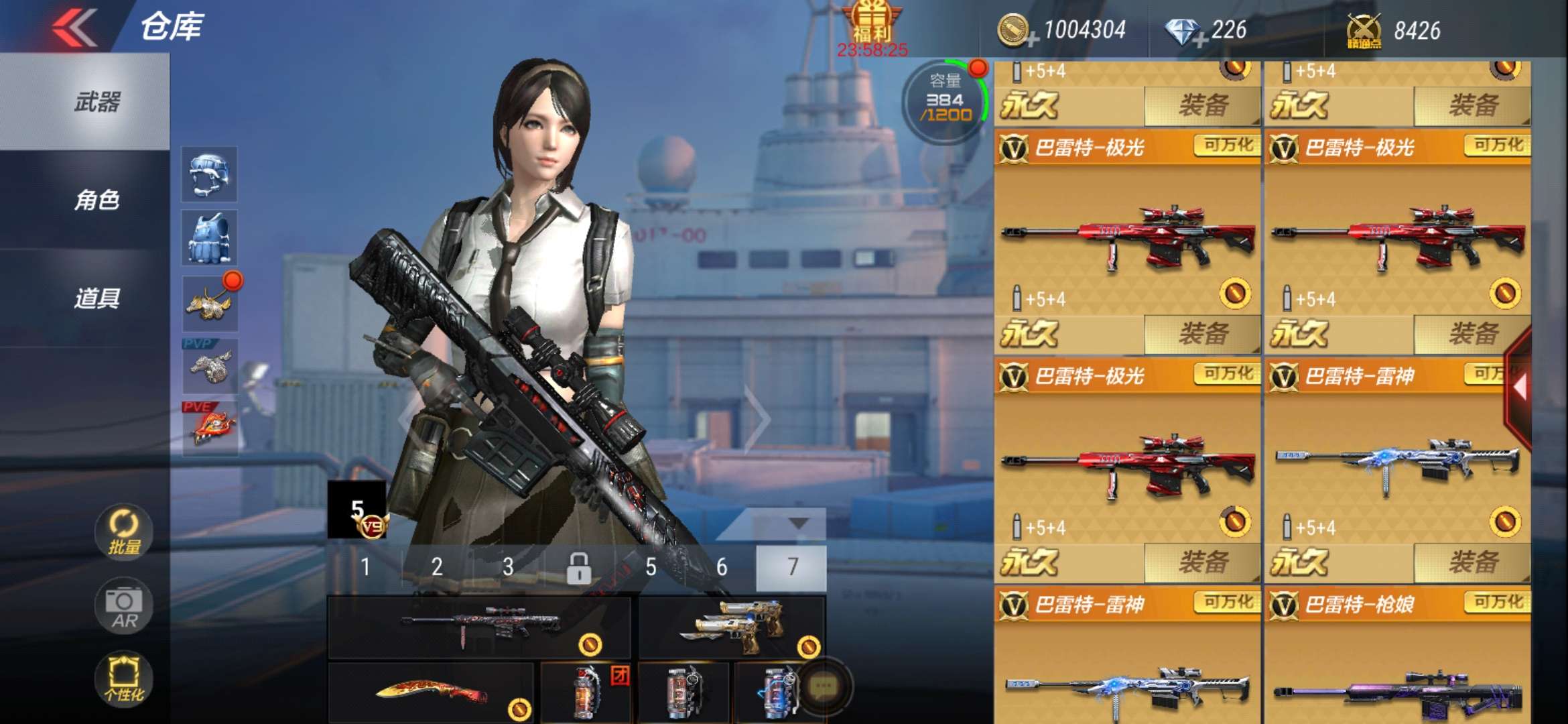Open the 角色 character tab

click(x=97, y=200)
